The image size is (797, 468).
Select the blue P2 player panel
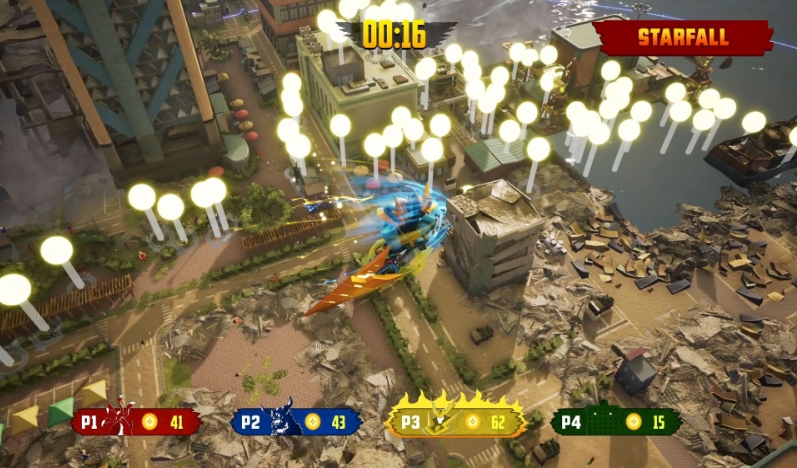296,422
